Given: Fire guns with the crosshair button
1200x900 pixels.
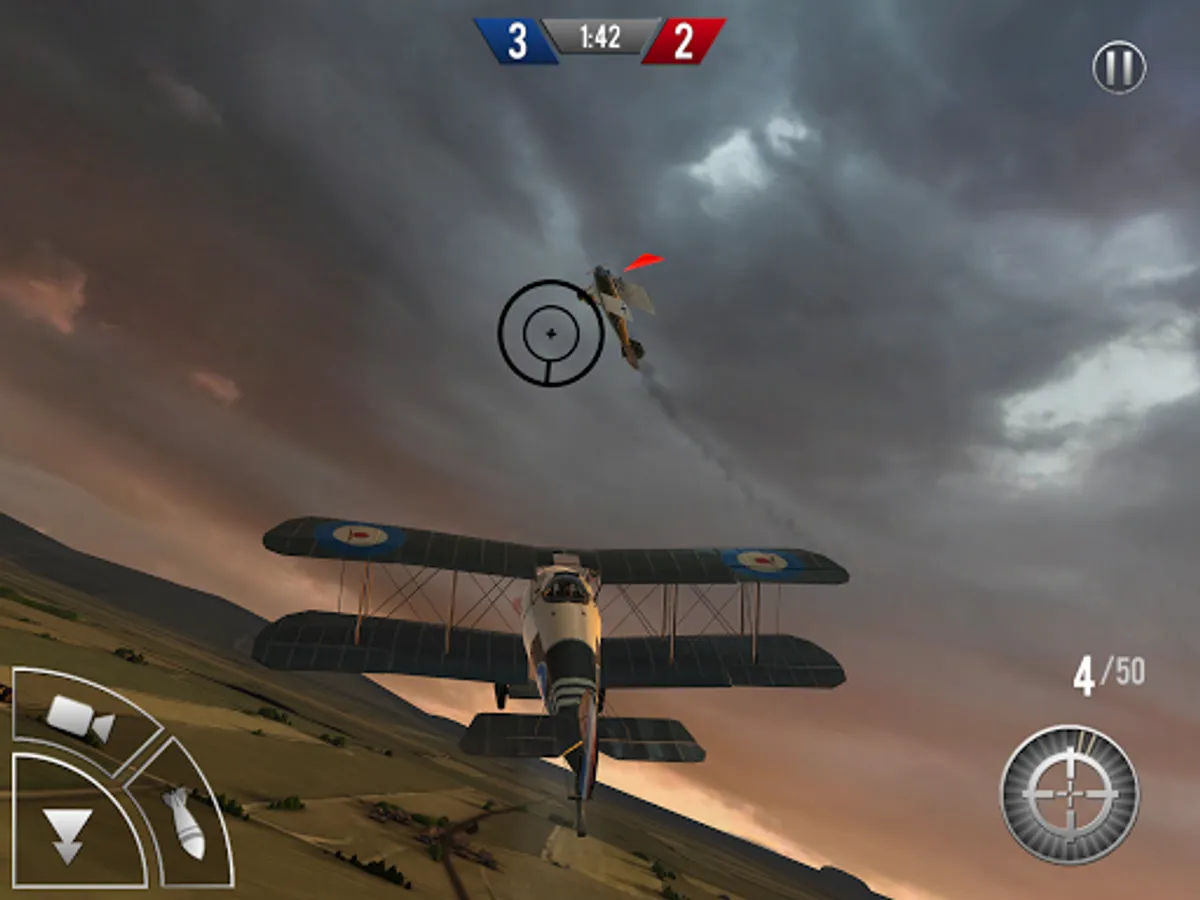Looking at the screenshot, I should tap(1069, 794).
